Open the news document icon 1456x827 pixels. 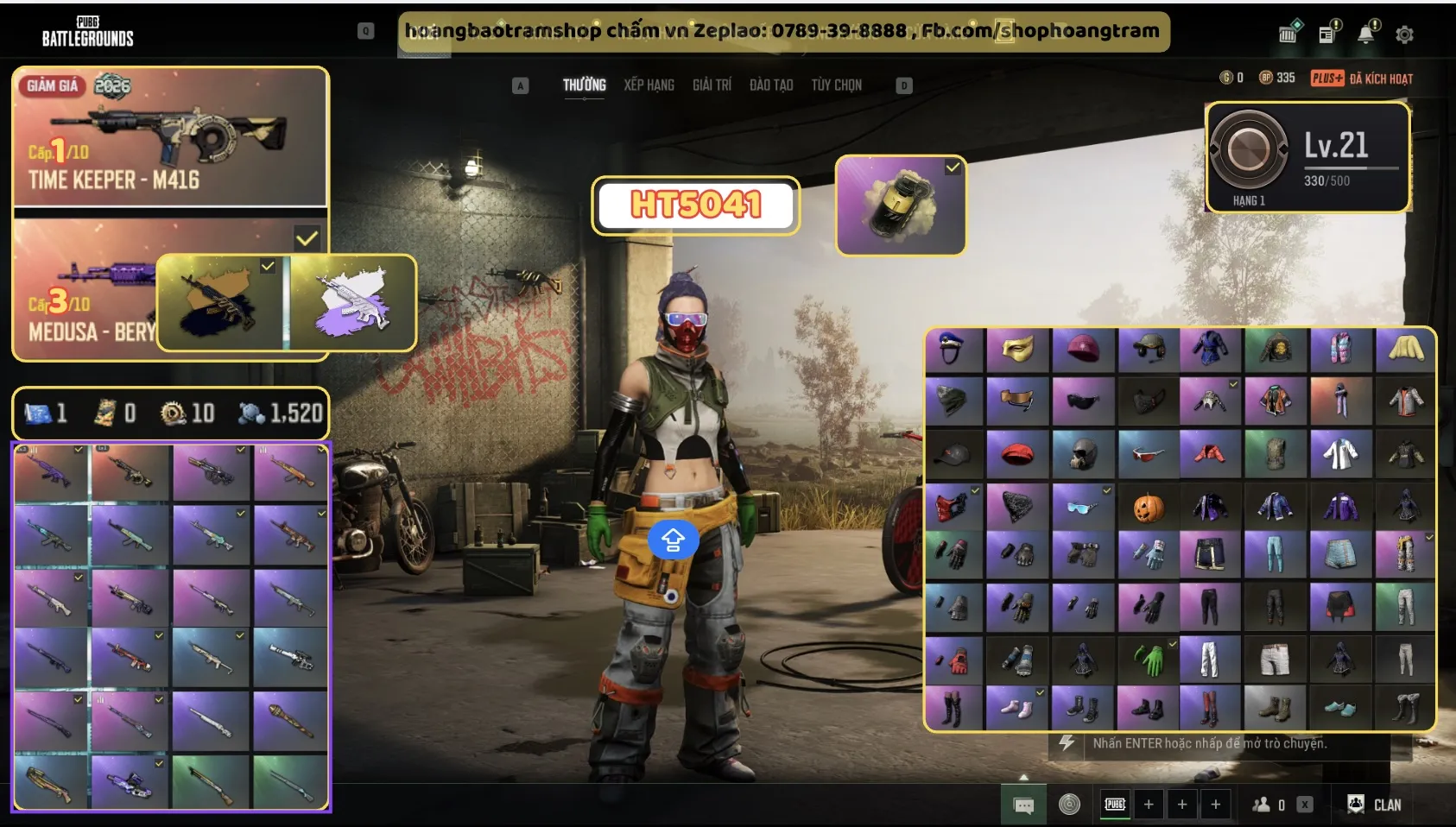point(1327,34)
